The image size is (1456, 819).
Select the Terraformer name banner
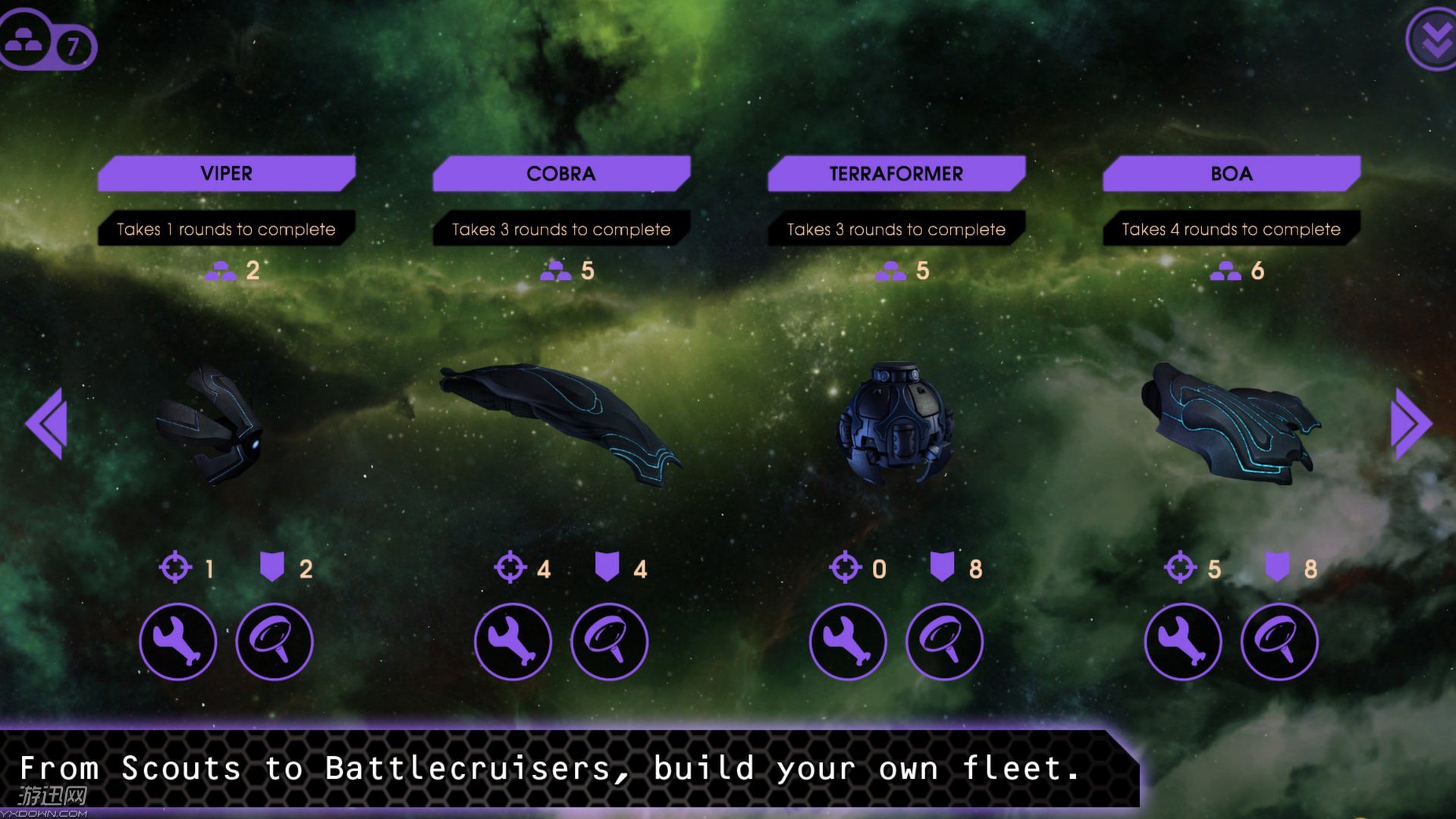(896, 174)
